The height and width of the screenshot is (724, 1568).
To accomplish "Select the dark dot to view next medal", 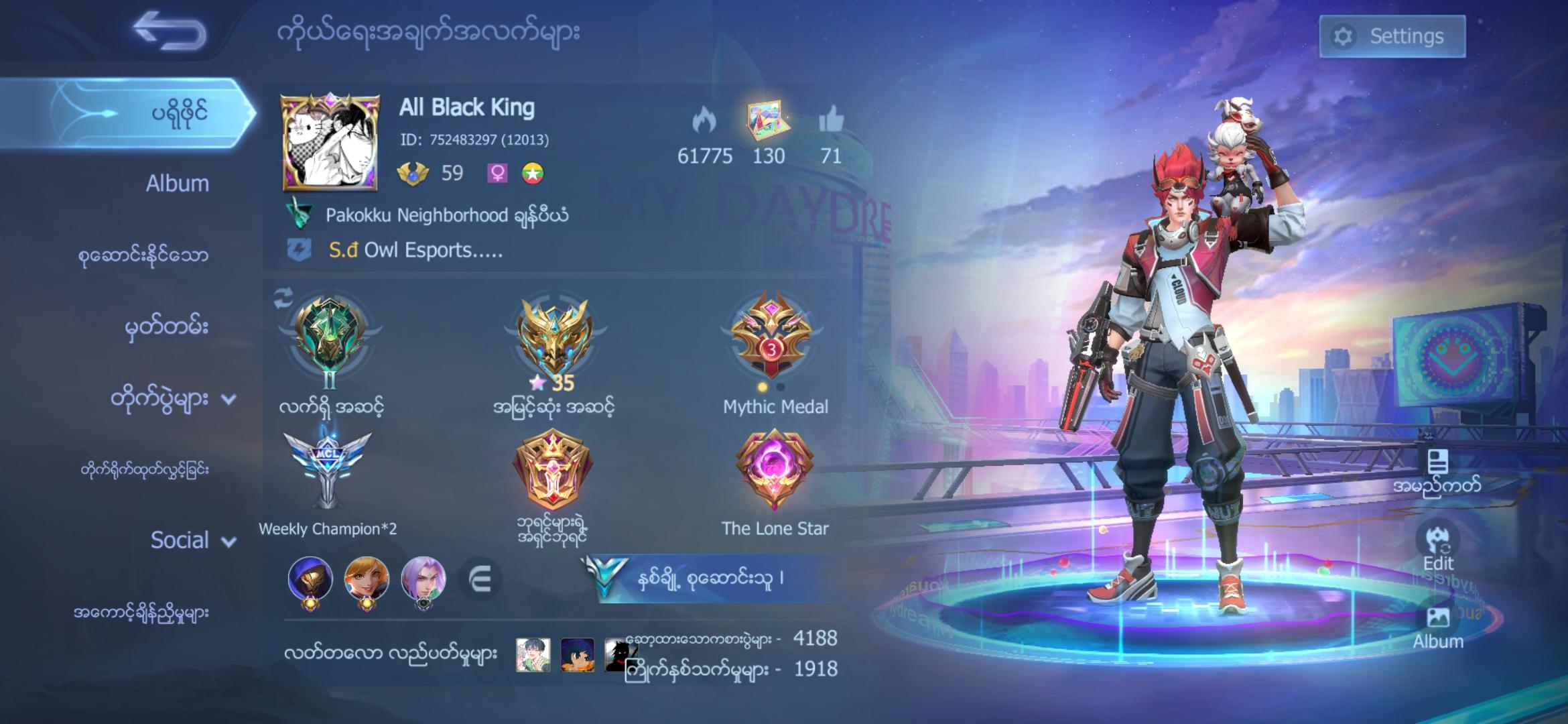I will pos(781,386).
